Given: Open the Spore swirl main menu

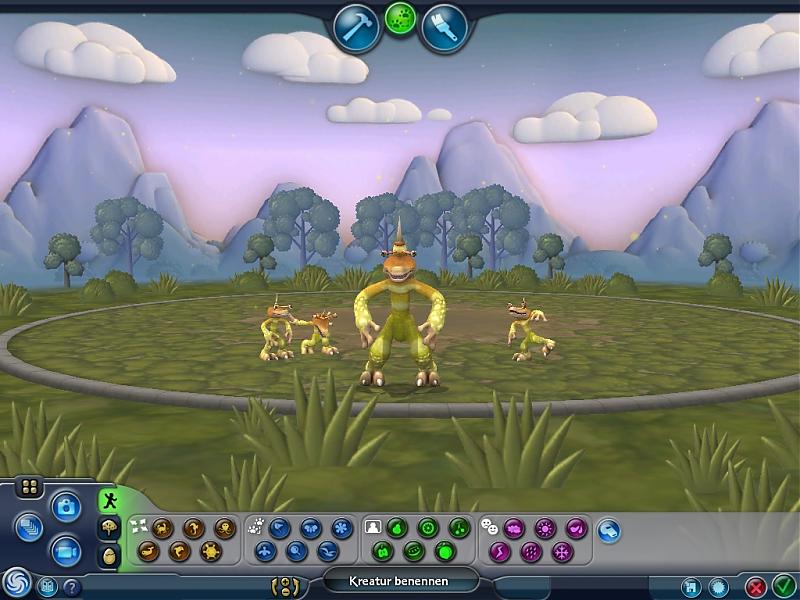Looking at the screenshot, I should tap(15, 583).
